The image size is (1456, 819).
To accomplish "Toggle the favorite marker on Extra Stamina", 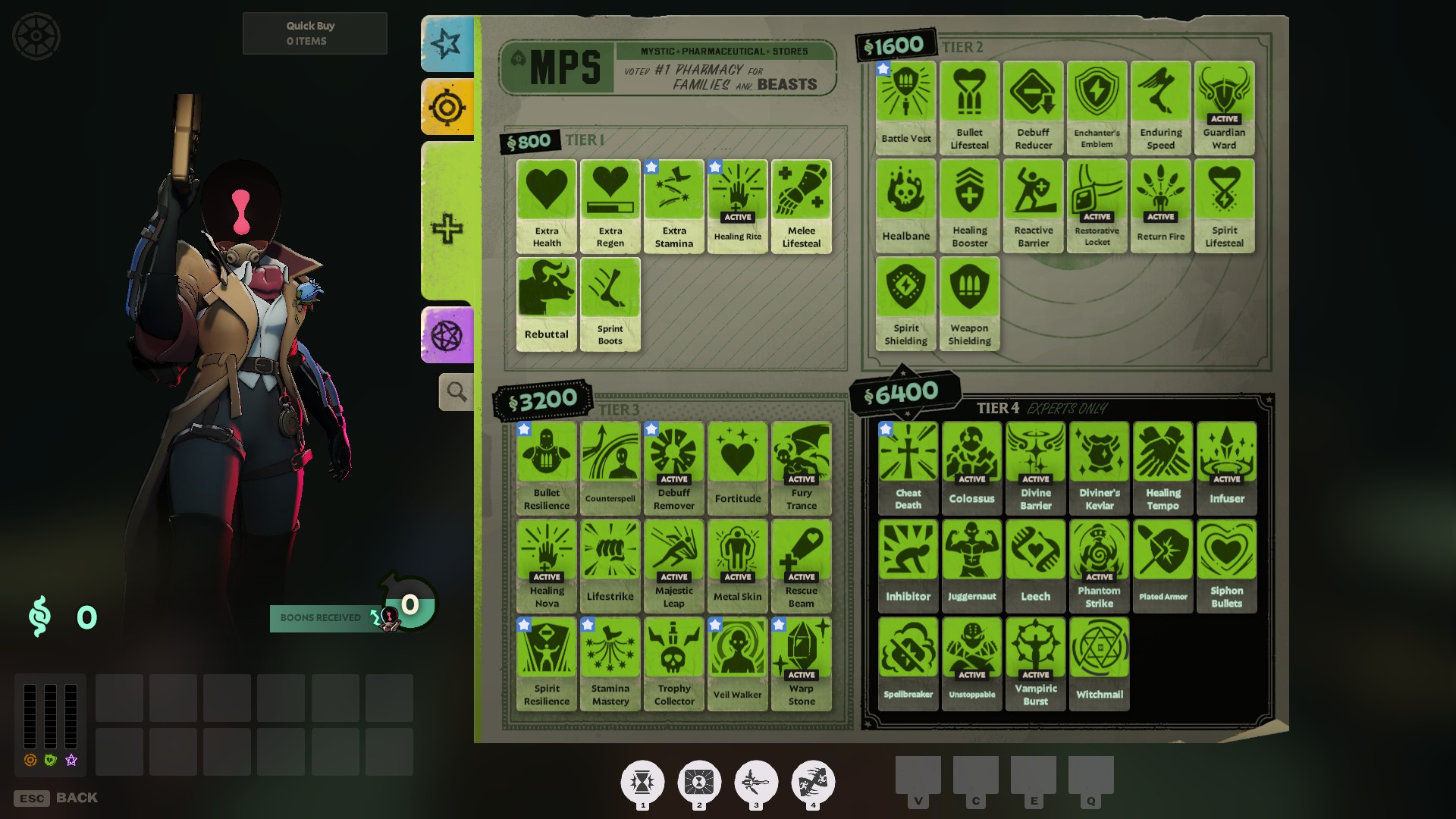I will (x=651, y=168).
